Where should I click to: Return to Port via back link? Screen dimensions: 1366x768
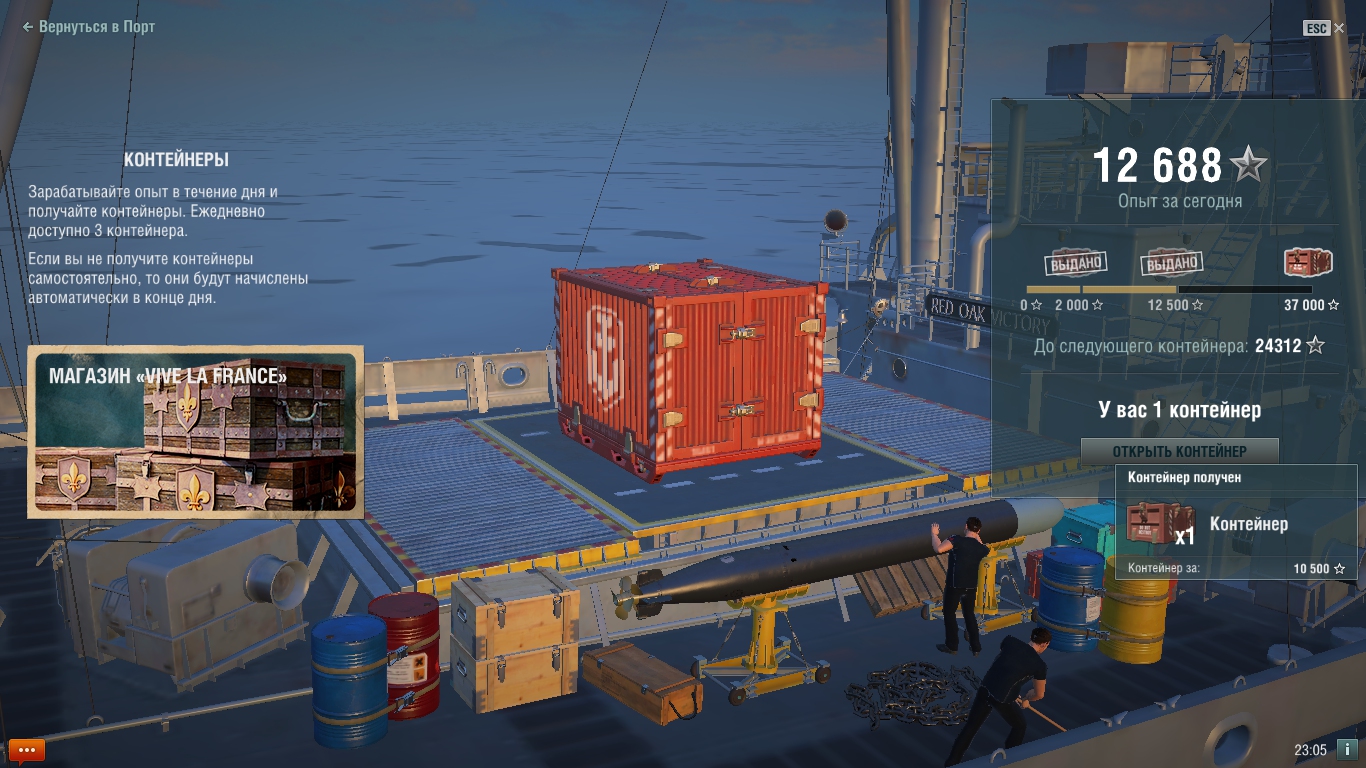[x=89, y=27]
